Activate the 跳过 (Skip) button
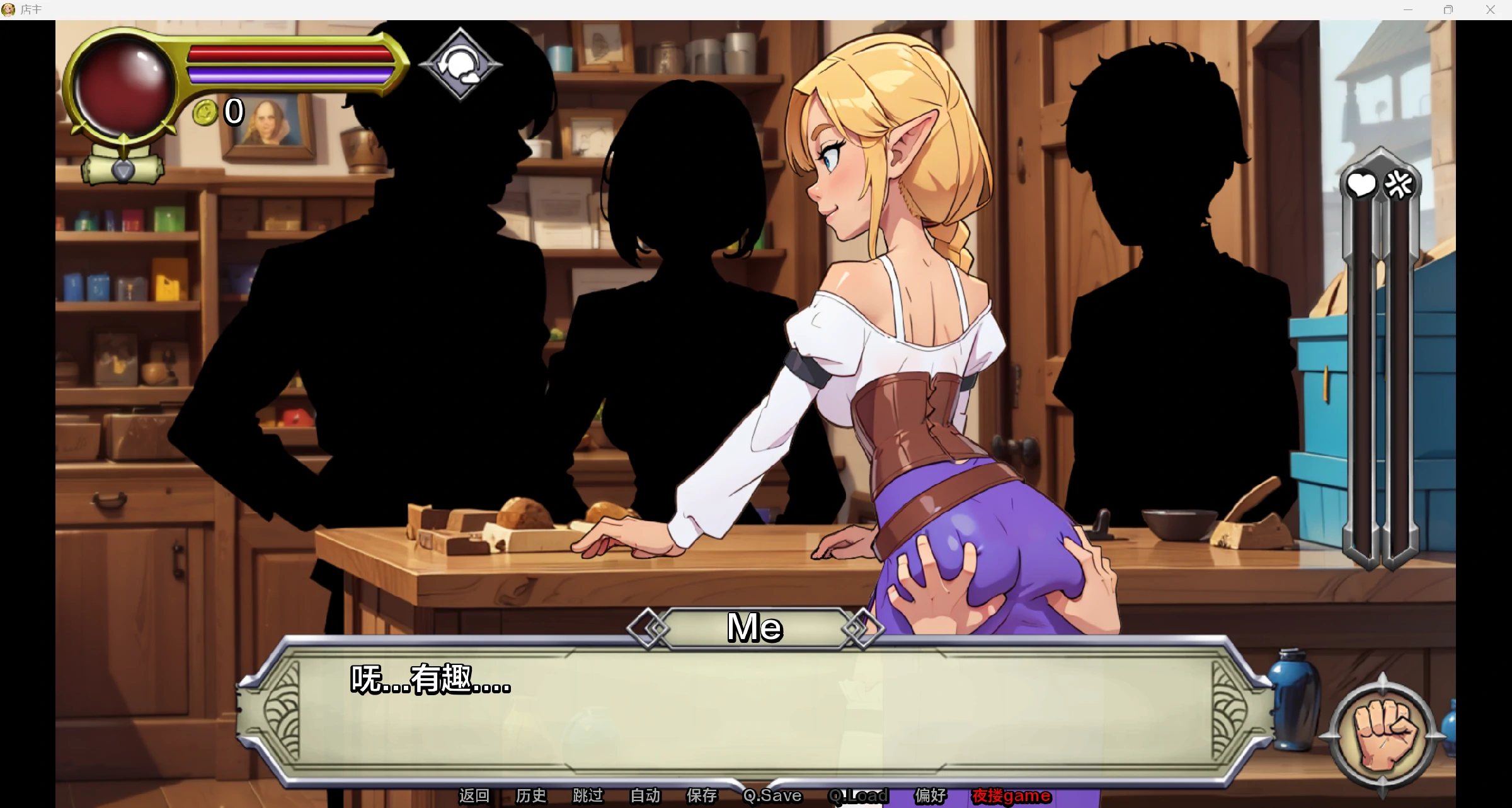Image resolution: width=1512 pixels, height=808 pixels. coord(588,796)
